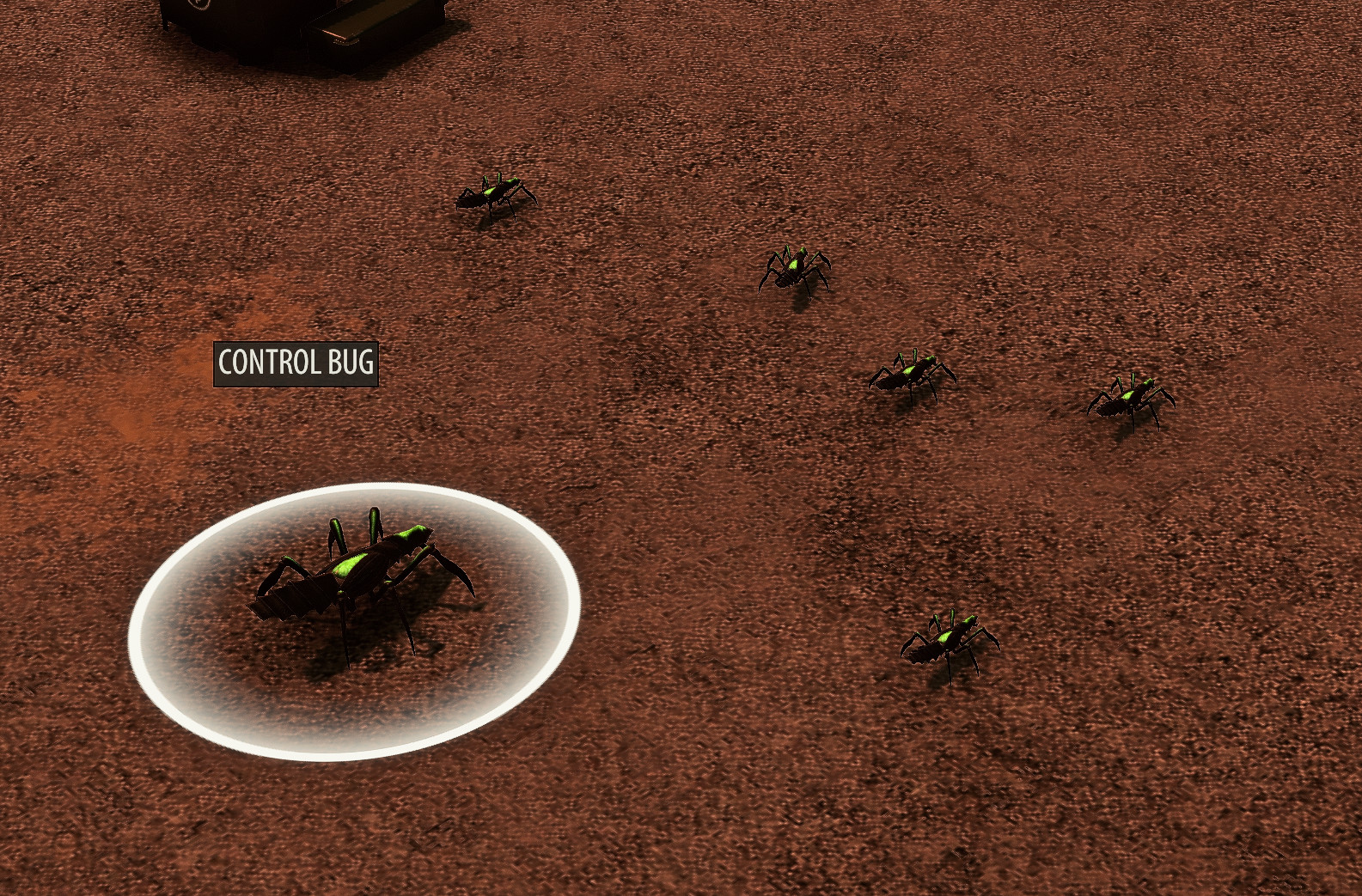Expand unit info via the CONTROL BUG tooltip
1362x896 pixels.
tap(295, 363)
